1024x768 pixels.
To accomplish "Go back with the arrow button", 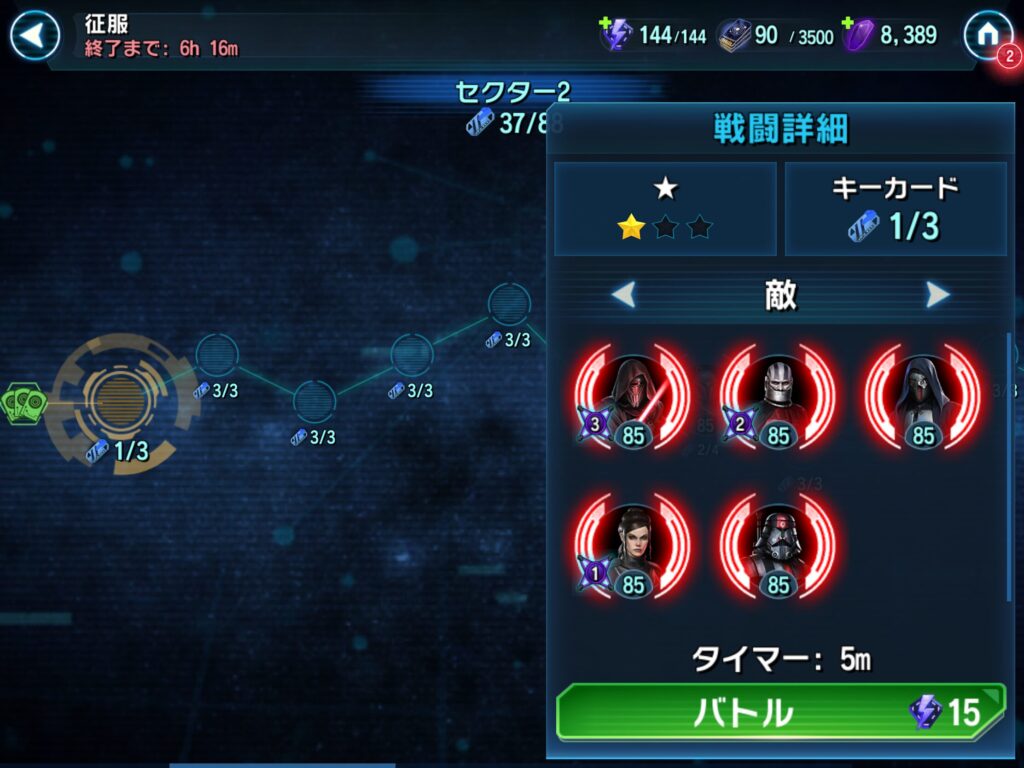I will [35, 36].
